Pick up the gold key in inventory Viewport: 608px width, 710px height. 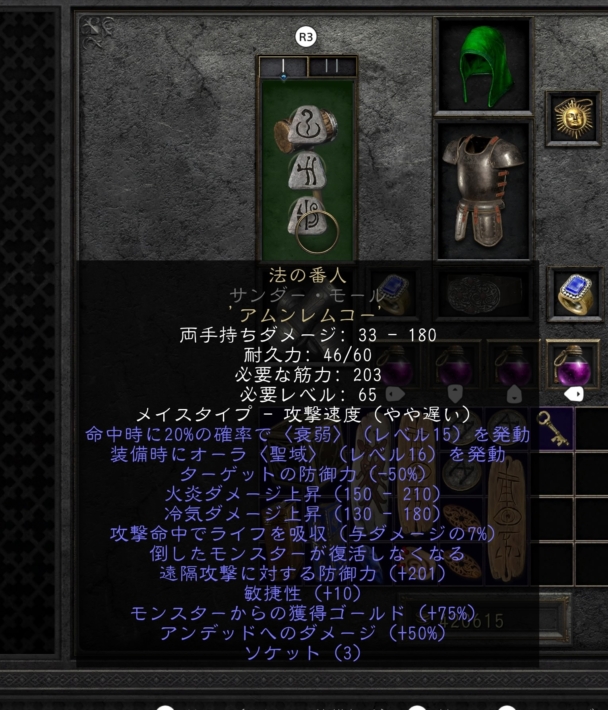555,428
